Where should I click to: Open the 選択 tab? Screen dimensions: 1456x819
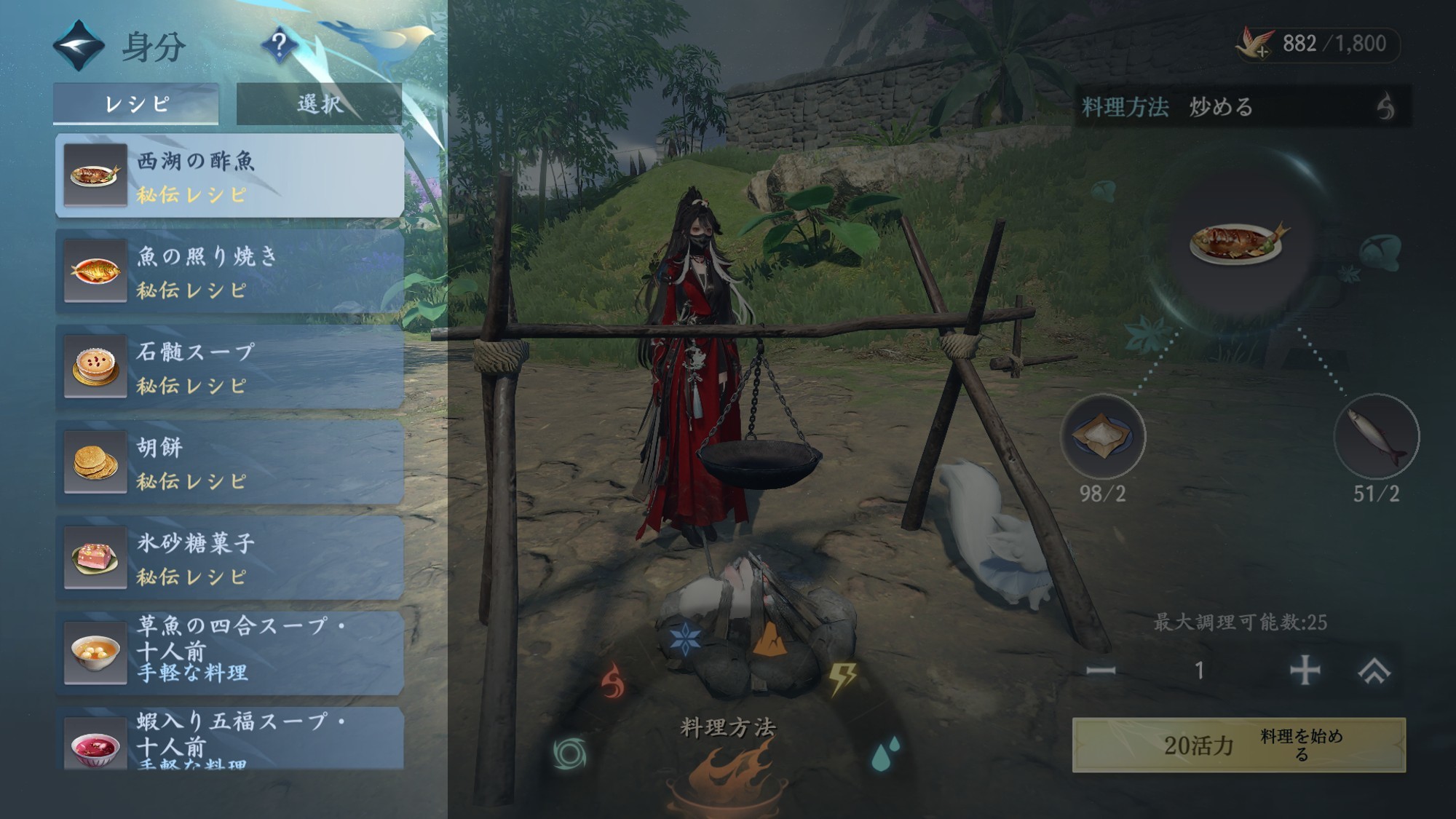(319, 103)
